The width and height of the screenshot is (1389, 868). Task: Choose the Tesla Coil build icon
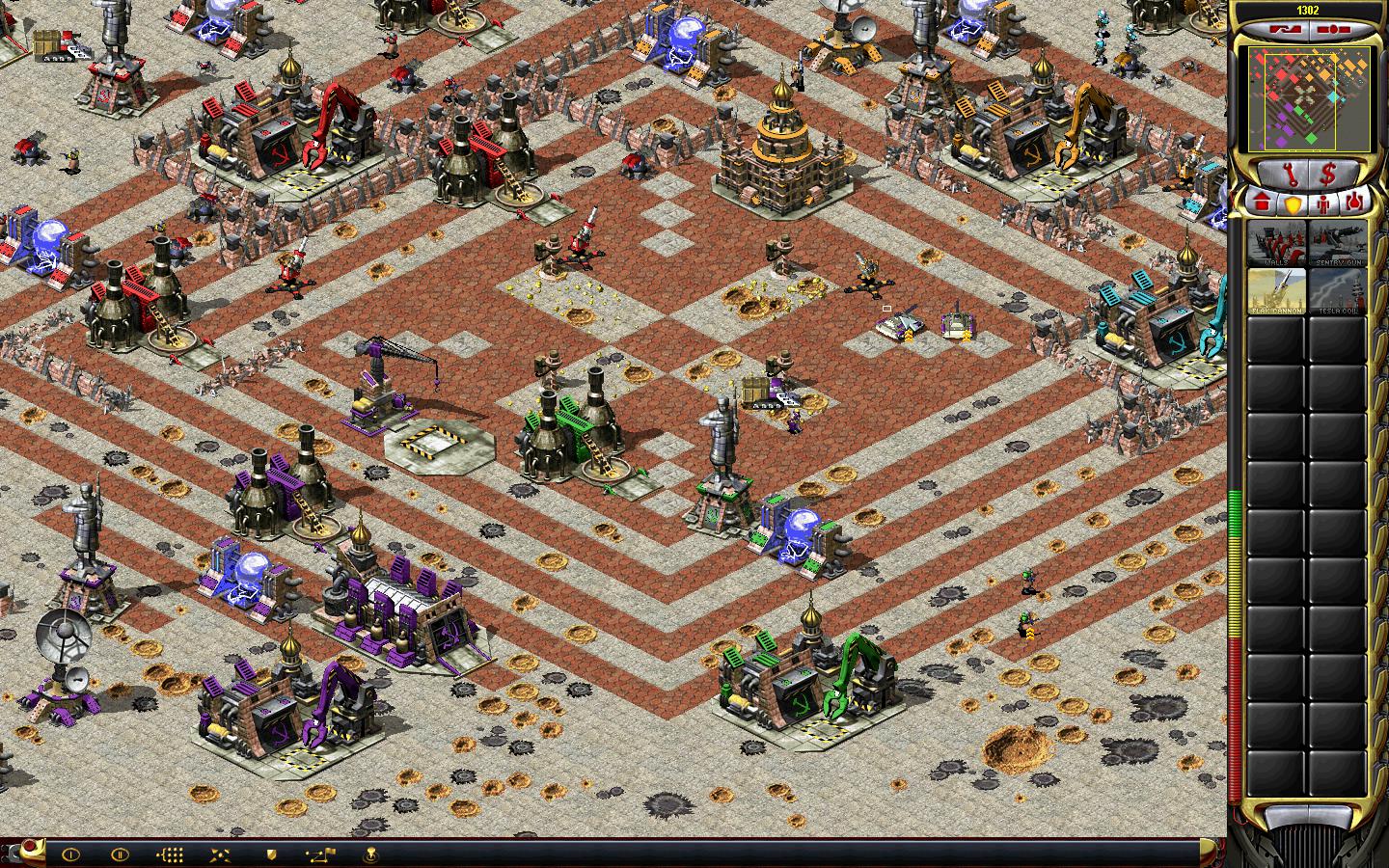[1337, 290]
